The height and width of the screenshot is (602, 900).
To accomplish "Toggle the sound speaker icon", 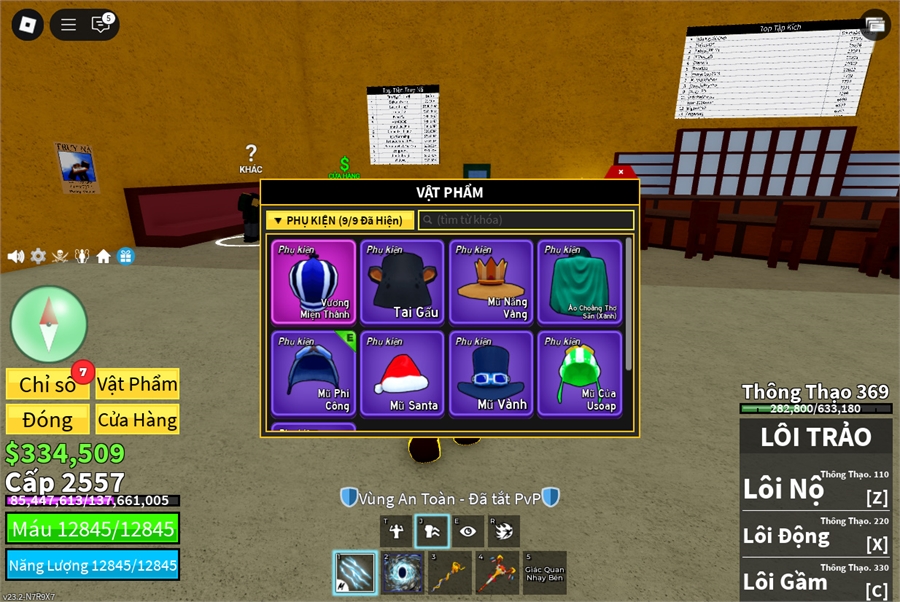I will [x=16, y=256].
